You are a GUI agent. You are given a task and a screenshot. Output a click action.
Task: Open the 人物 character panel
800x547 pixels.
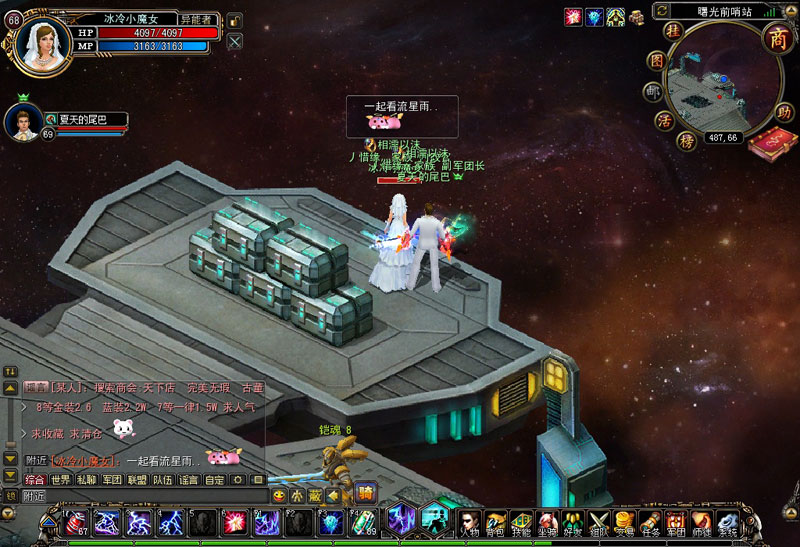pos(469,522)
